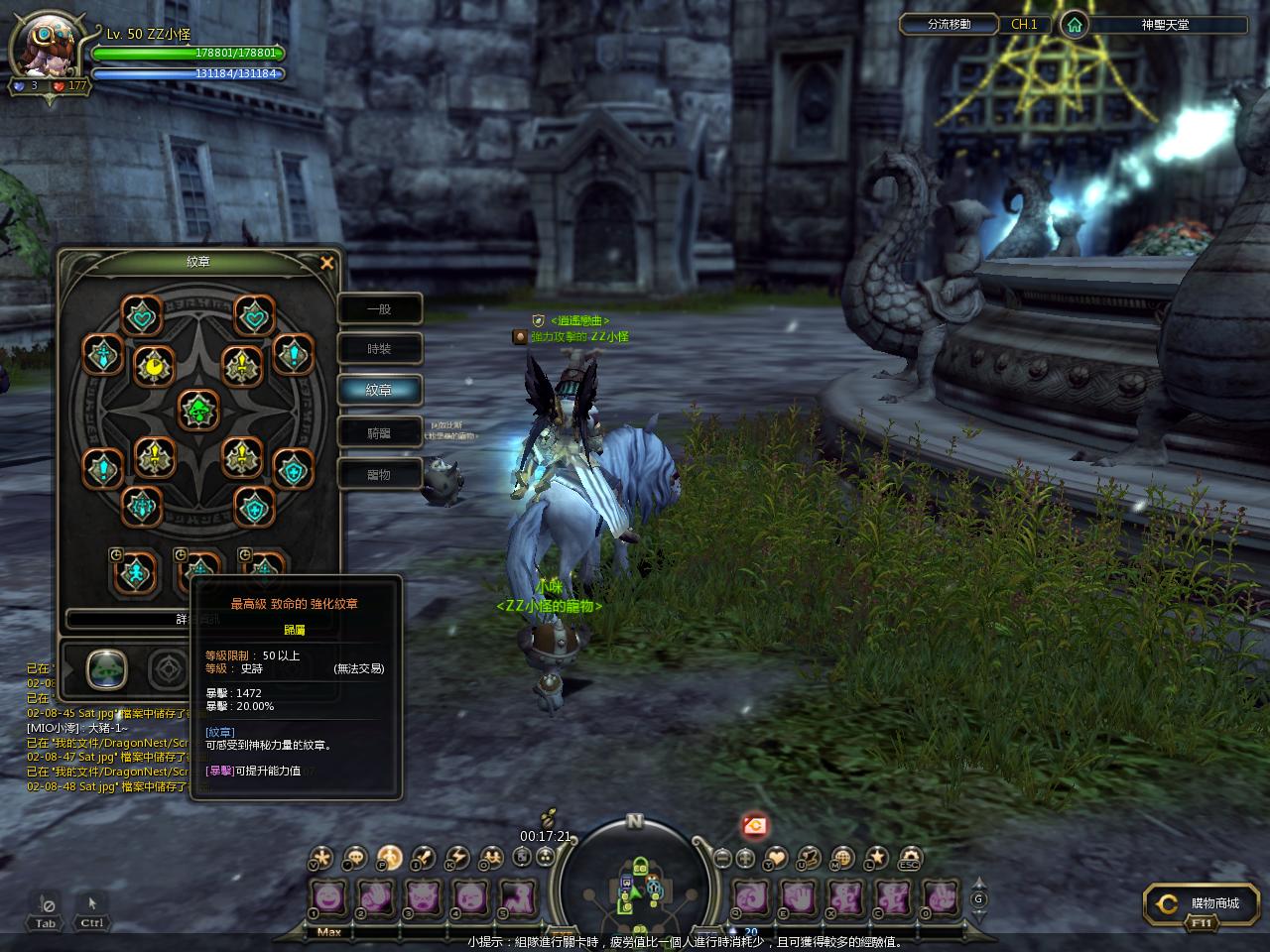Click the lightning bolt skill menu icon

pyautogui.click(x=457, y=858)
